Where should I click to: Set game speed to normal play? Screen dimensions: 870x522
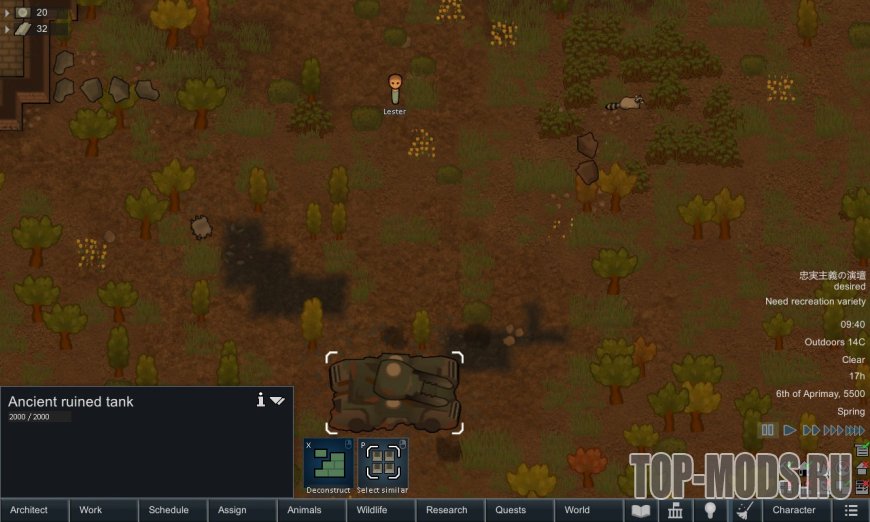coord(790,430)
